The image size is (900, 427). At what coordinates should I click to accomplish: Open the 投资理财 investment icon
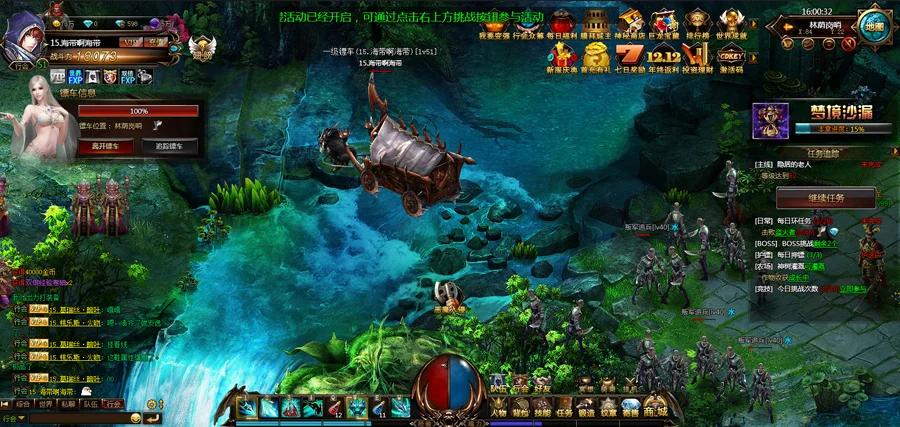tap(698, 57)
